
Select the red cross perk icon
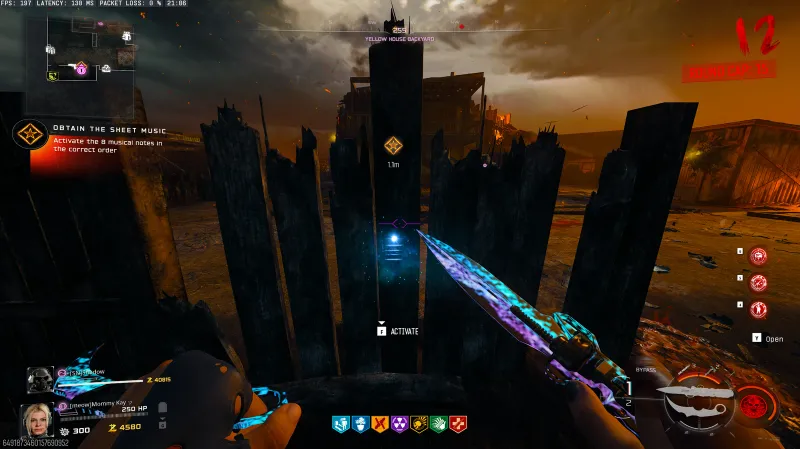tap(458, 424)
